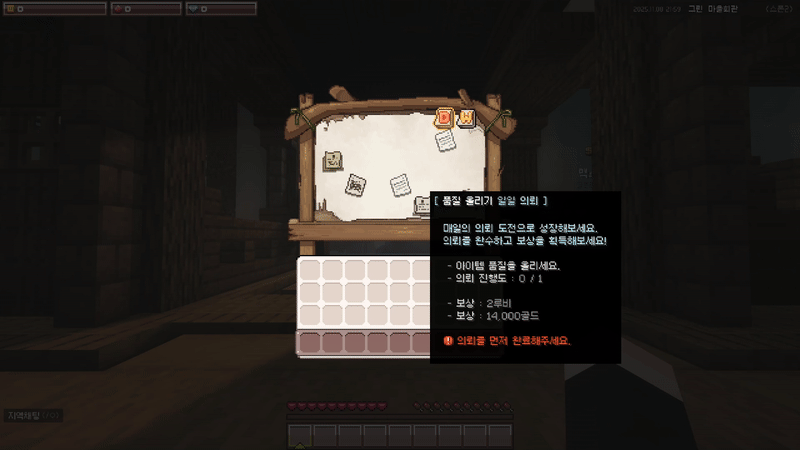Pick the quest note with the creature sketch

(x=355, y=185)
